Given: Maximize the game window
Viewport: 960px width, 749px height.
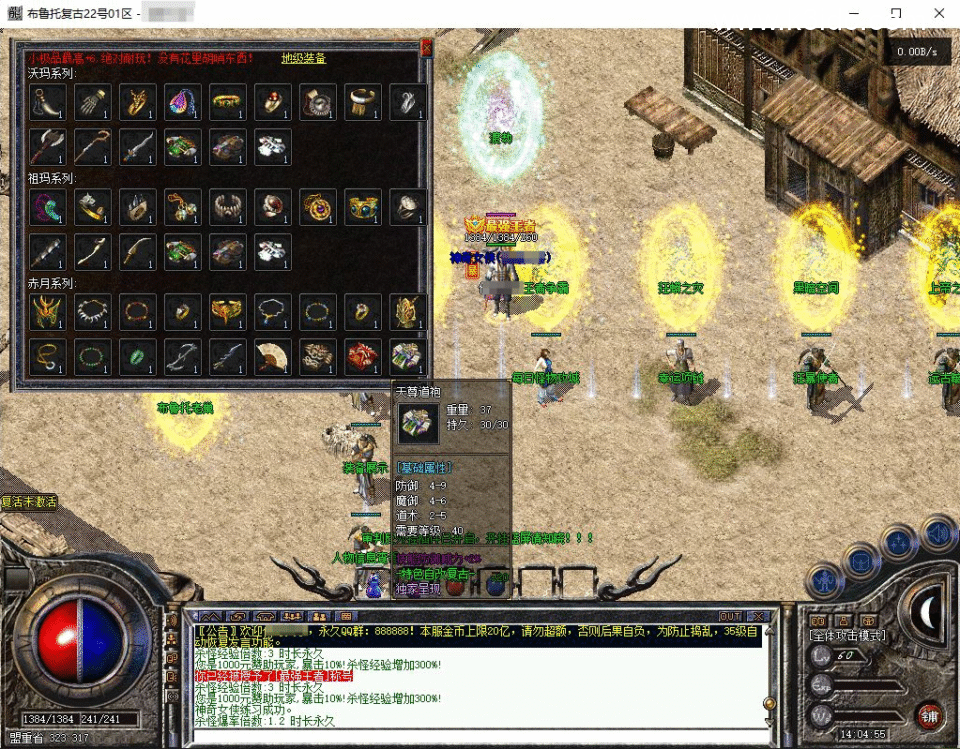Looking at the screenshot, I should pos(896,13).
